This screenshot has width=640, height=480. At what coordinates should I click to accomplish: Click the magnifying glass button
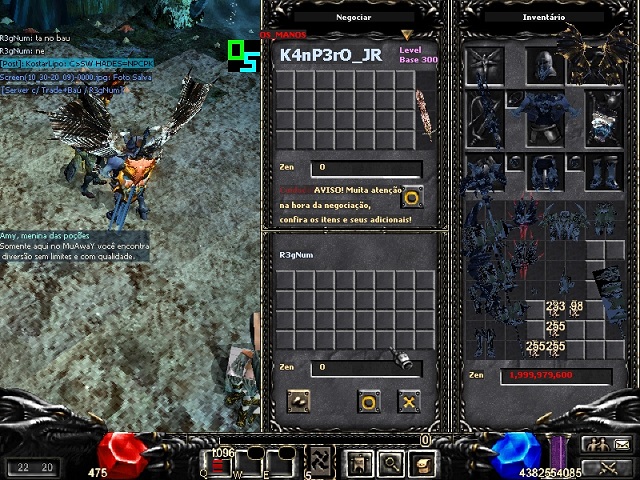(x=391, y=463)
